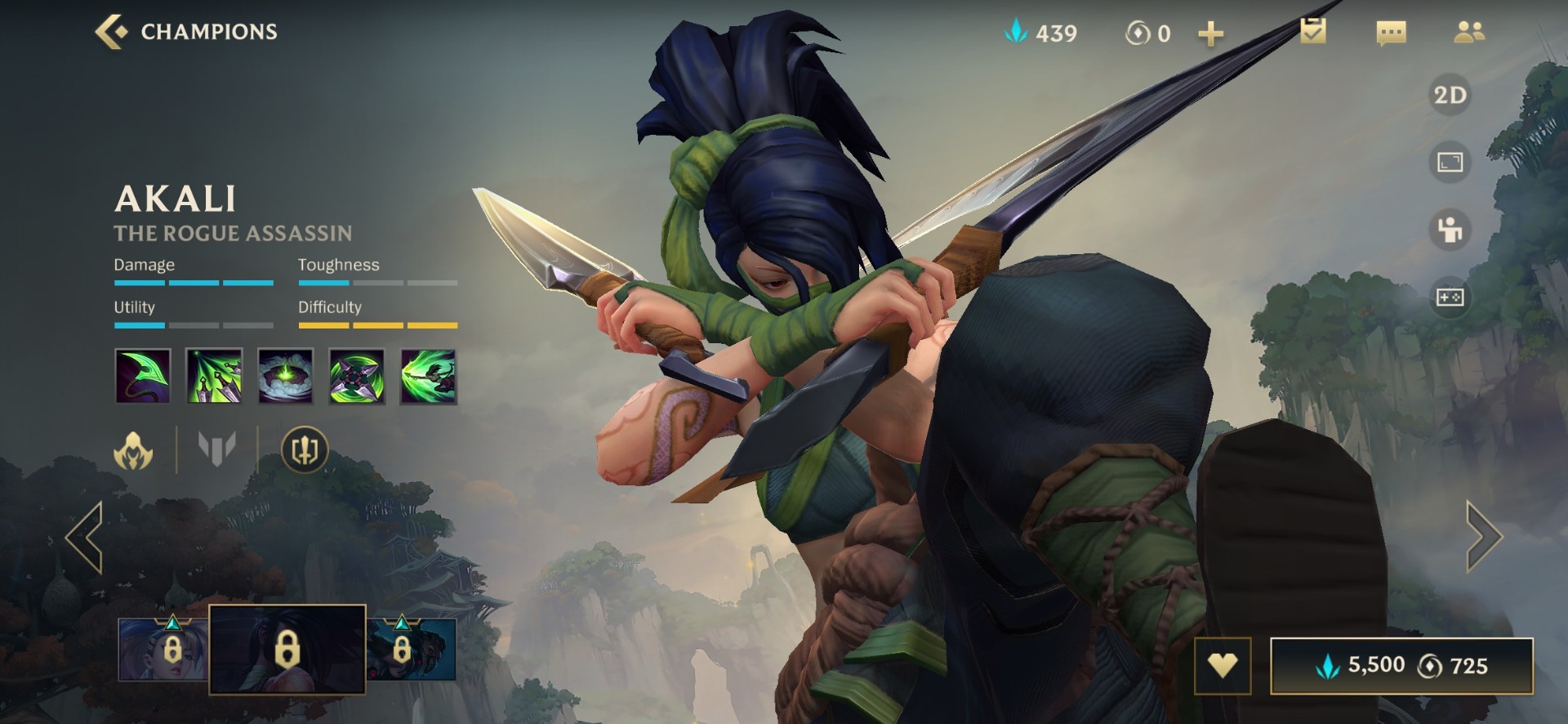Show the recommended item build icon
1568x724 pixels.
[305, 449]
